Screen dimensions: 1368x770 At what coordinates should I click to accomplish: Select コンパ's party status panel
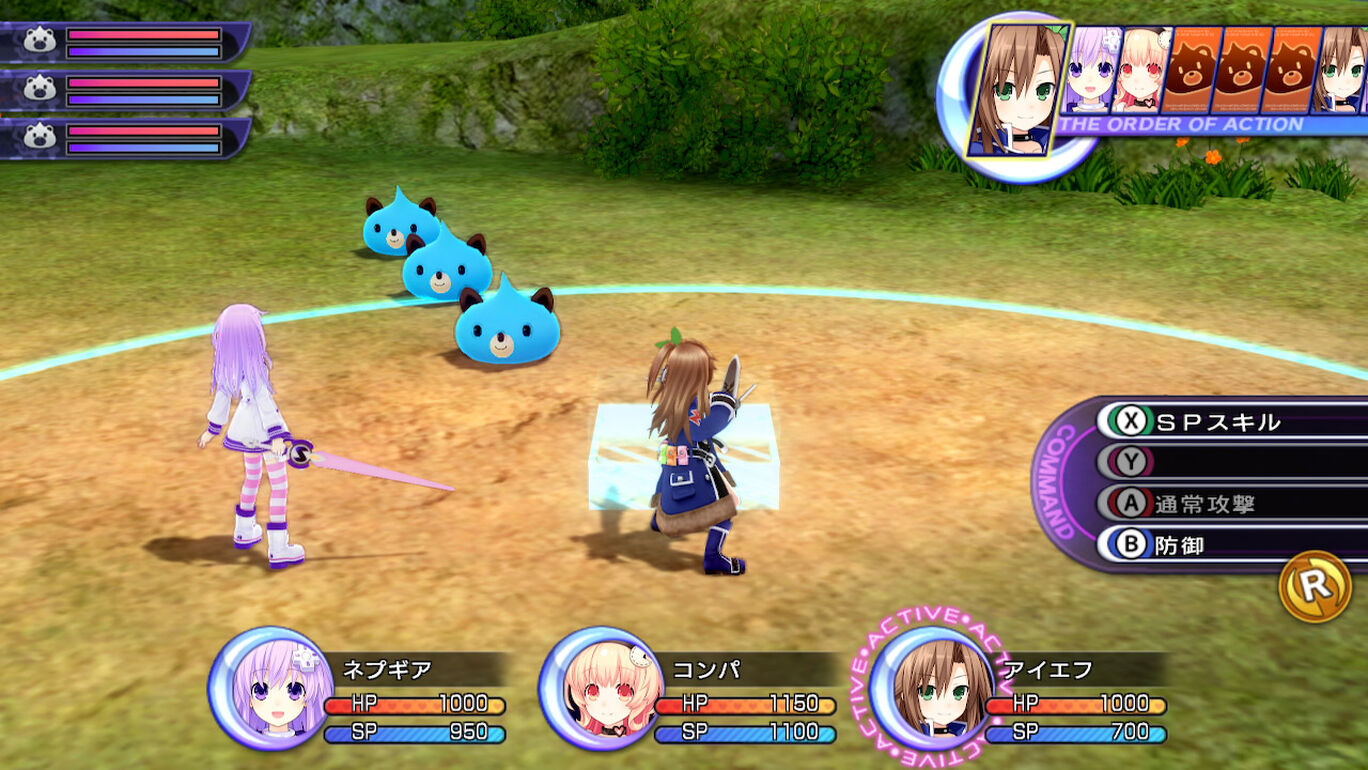690,688
